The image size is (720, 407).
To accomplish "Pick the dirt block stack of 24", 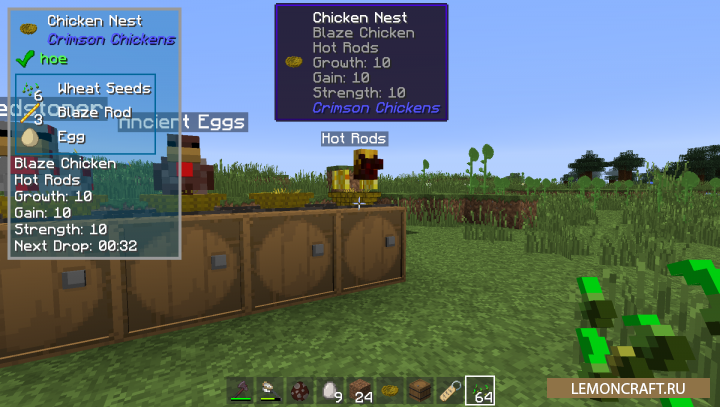I will click(x=359, y=390).
